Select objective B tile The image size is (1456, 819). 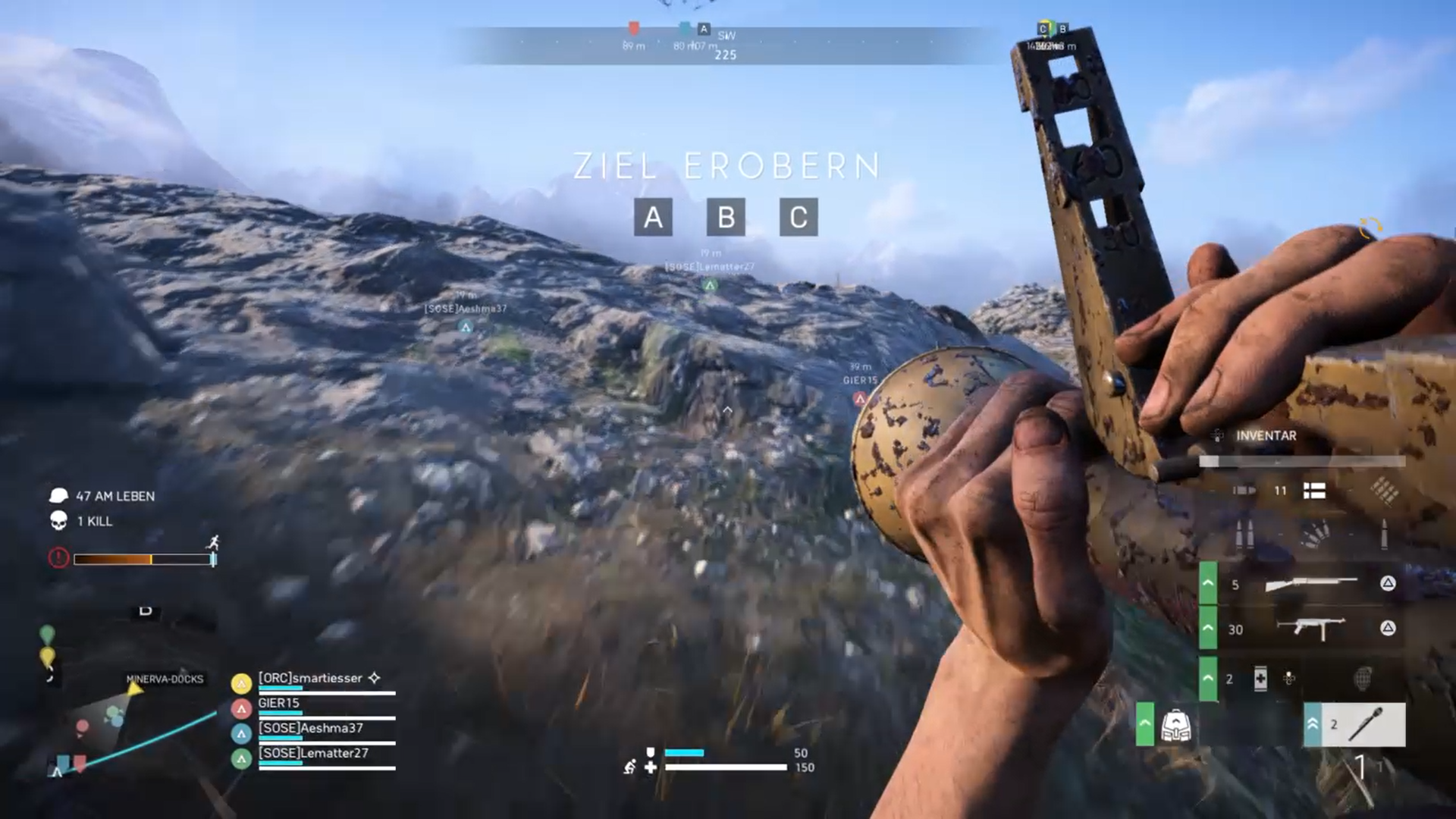[x=726, y=218]
